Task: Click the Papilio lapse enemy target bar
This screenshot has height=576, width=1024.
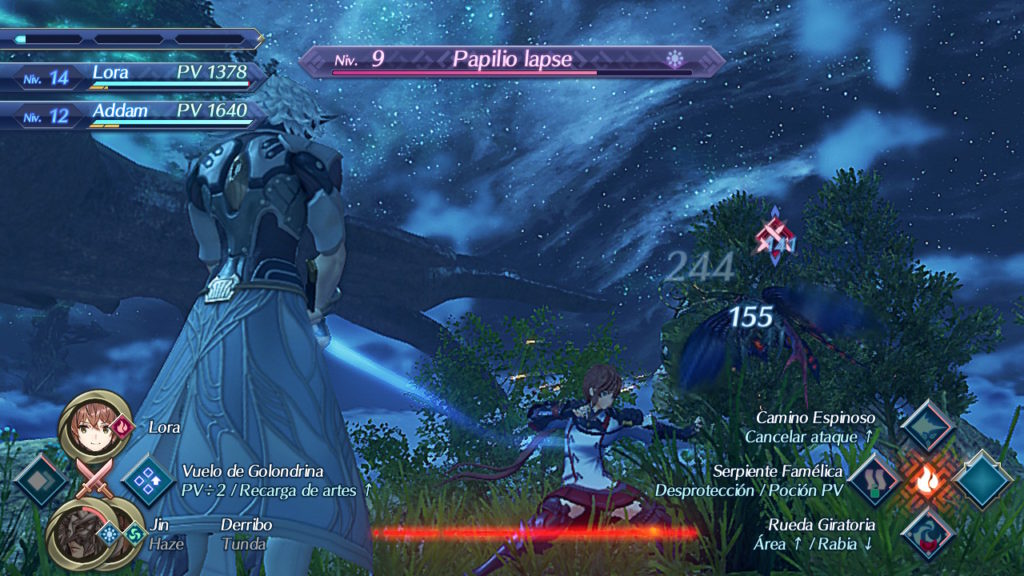Action: [511, 61]
